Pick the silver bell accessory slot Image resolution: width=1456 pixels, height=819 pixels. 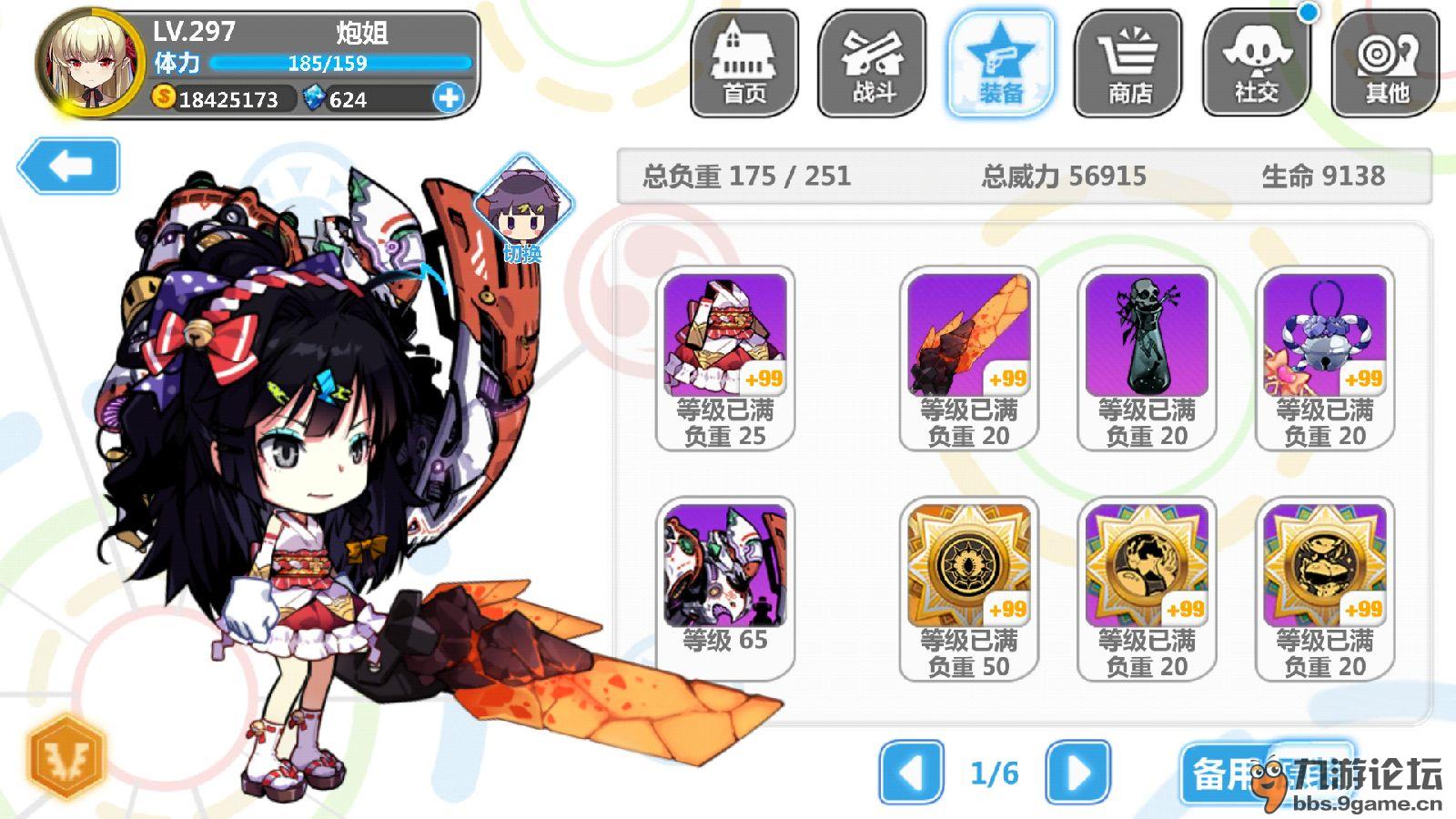tap(1324, 358)
